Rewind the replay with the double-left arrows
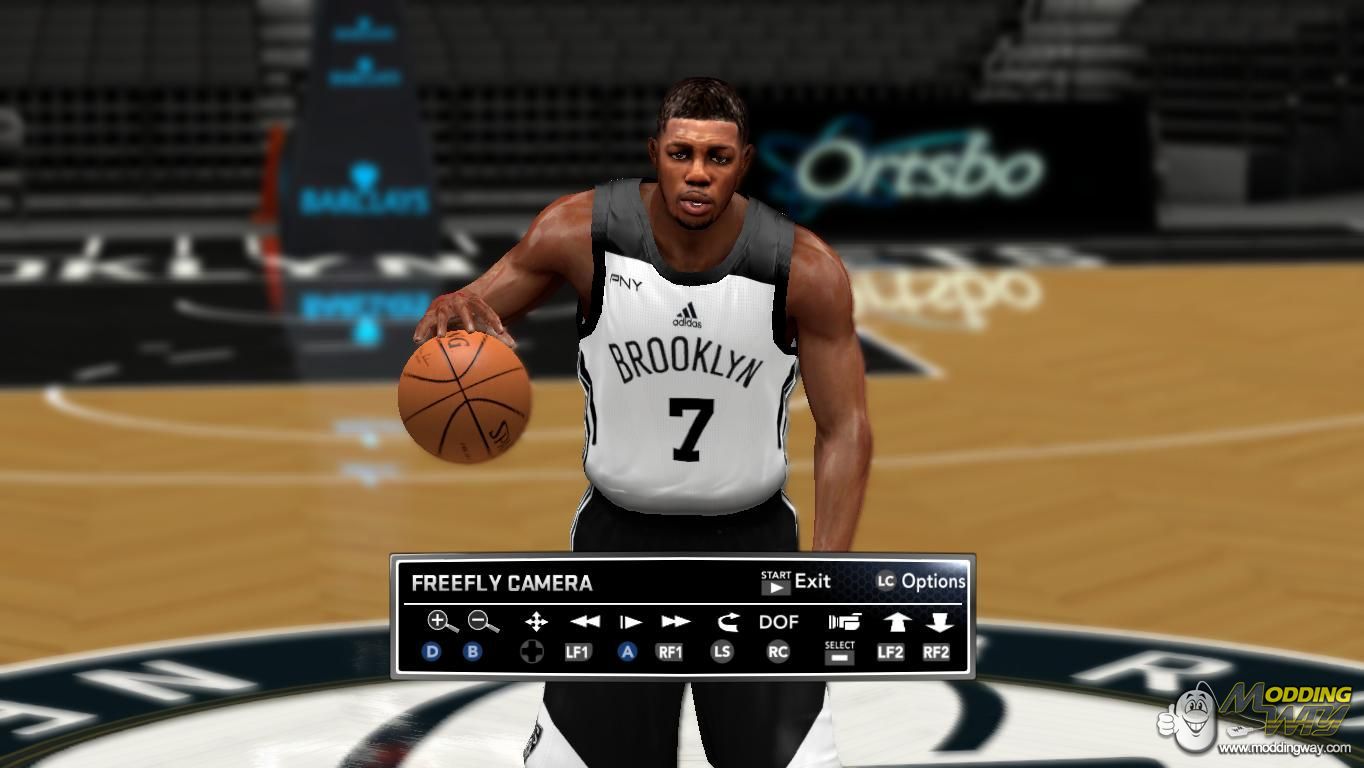 coord(584,622)
